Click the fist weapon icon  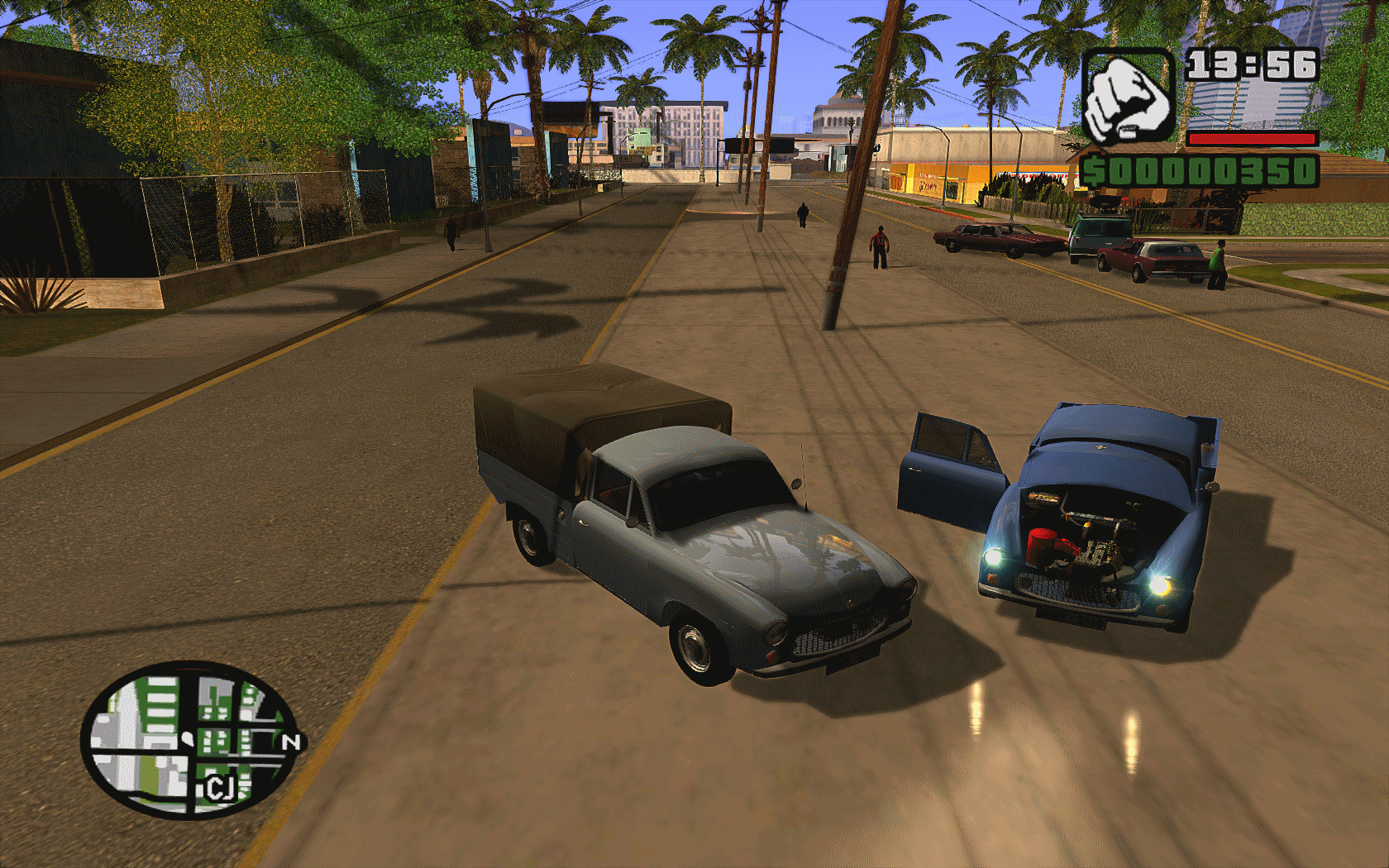(1128, 95)
